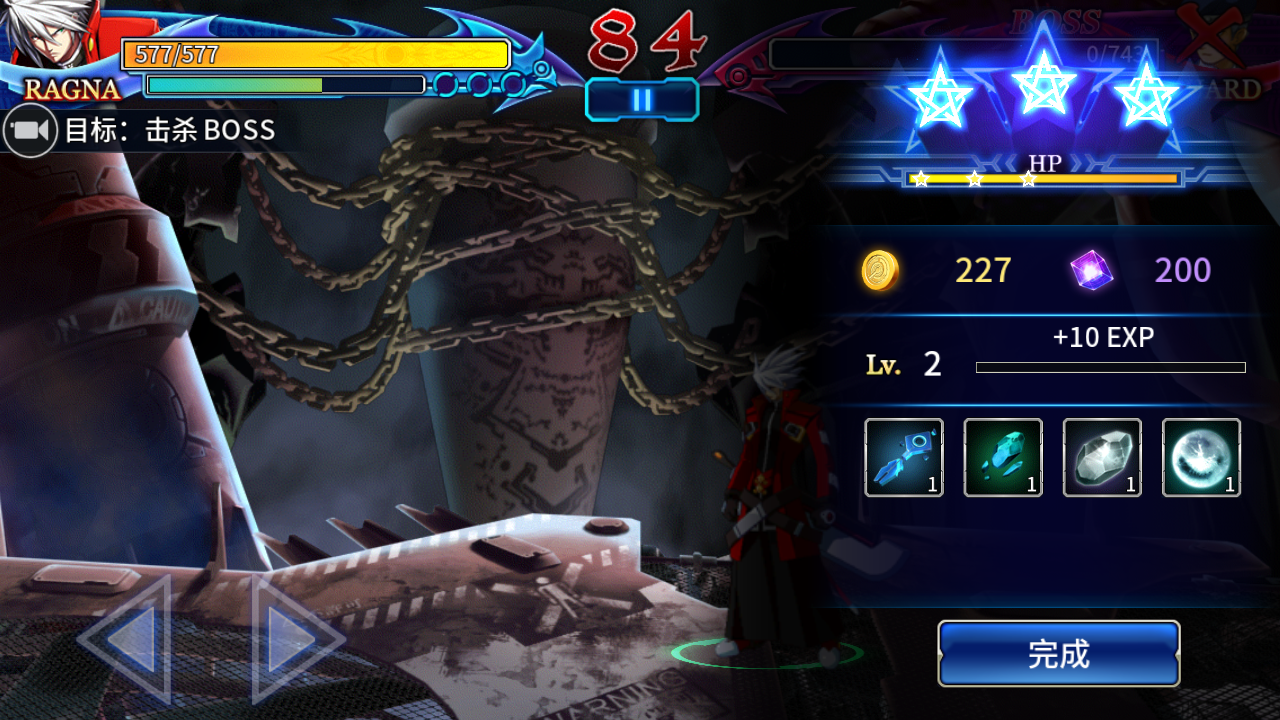Toggle the camera icon beside the objective
Image resolution: width=1280 pixels, height=720 pixels.
click(x=29, y=131)
